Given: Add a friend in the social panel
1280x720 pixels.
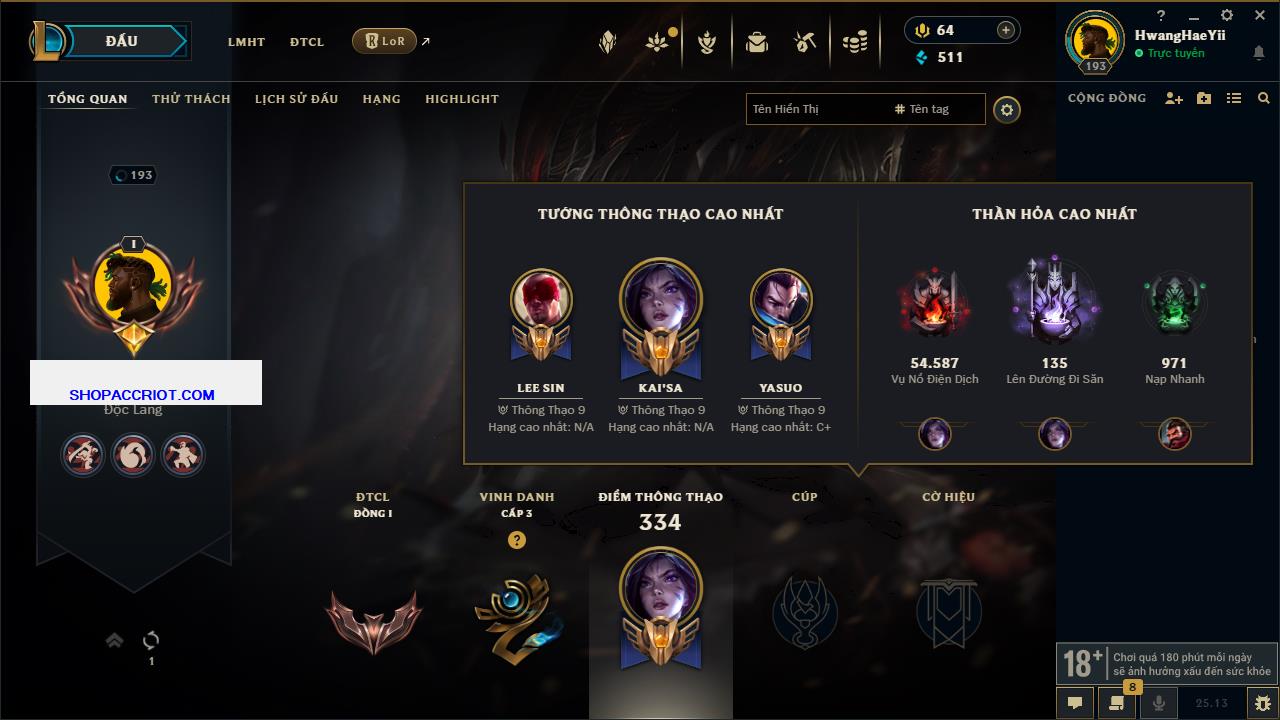Looking at the screenshot, I should [1174, 99].
